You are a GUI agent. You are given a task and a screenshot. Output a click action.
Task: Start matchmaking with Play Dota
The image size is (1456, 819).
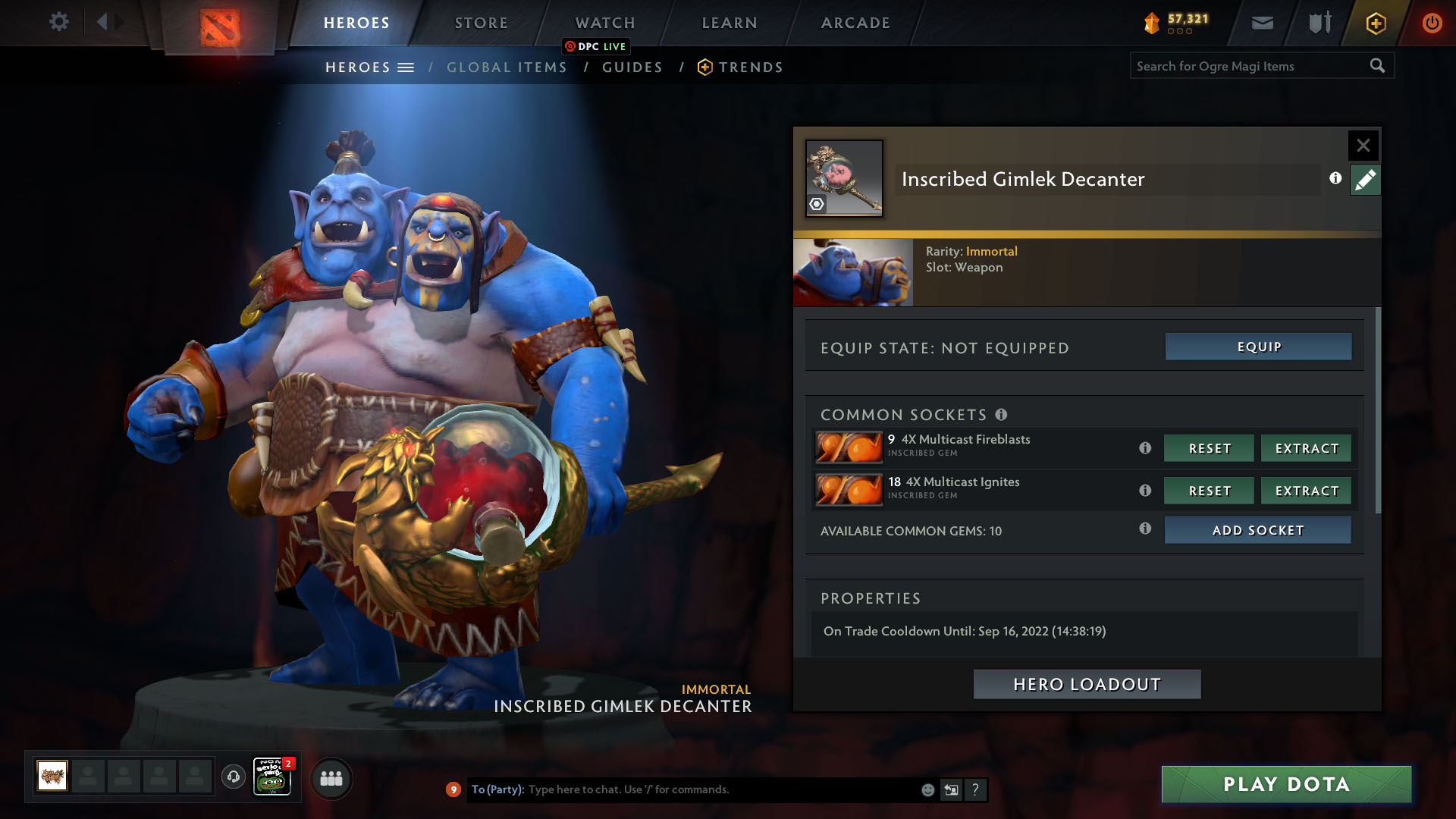[1286, 784]
